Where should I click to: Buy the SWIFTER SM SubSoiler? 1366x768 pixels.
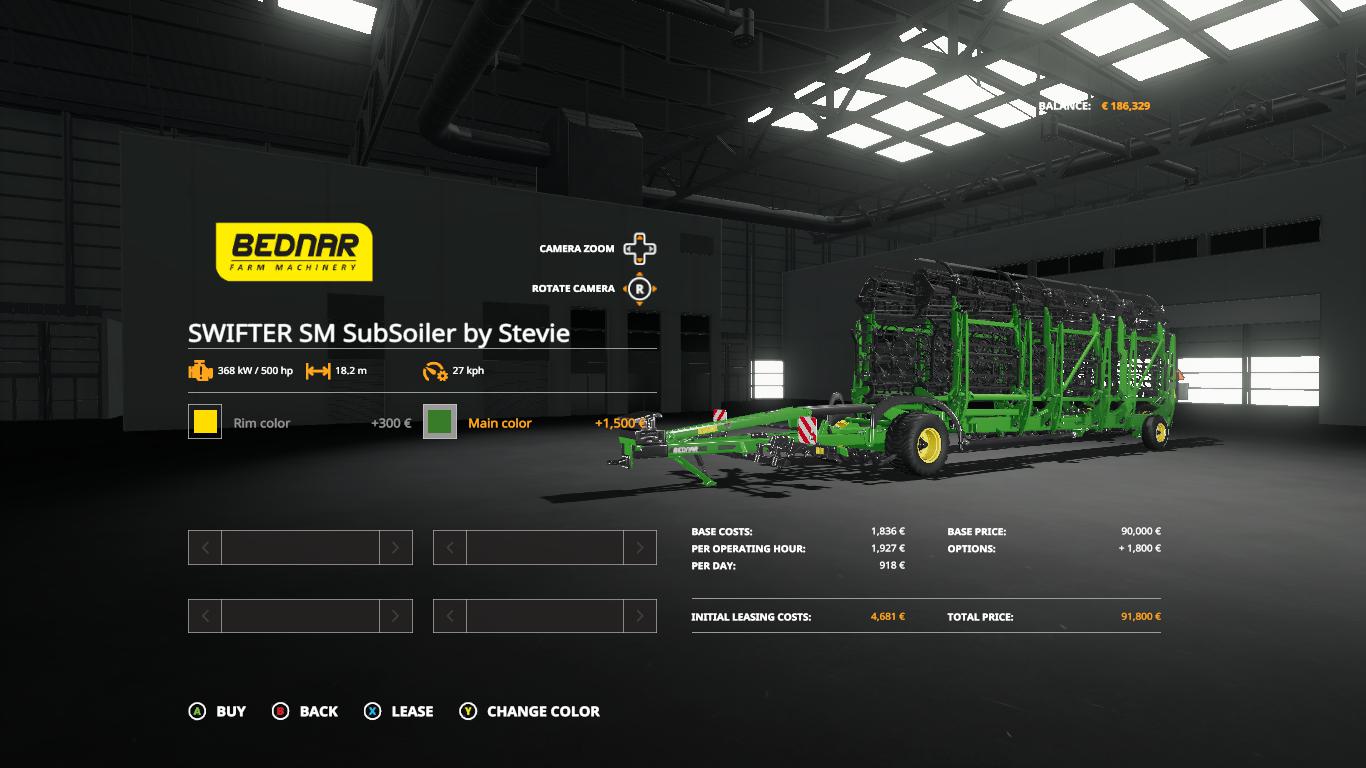[x=217, y=711]
